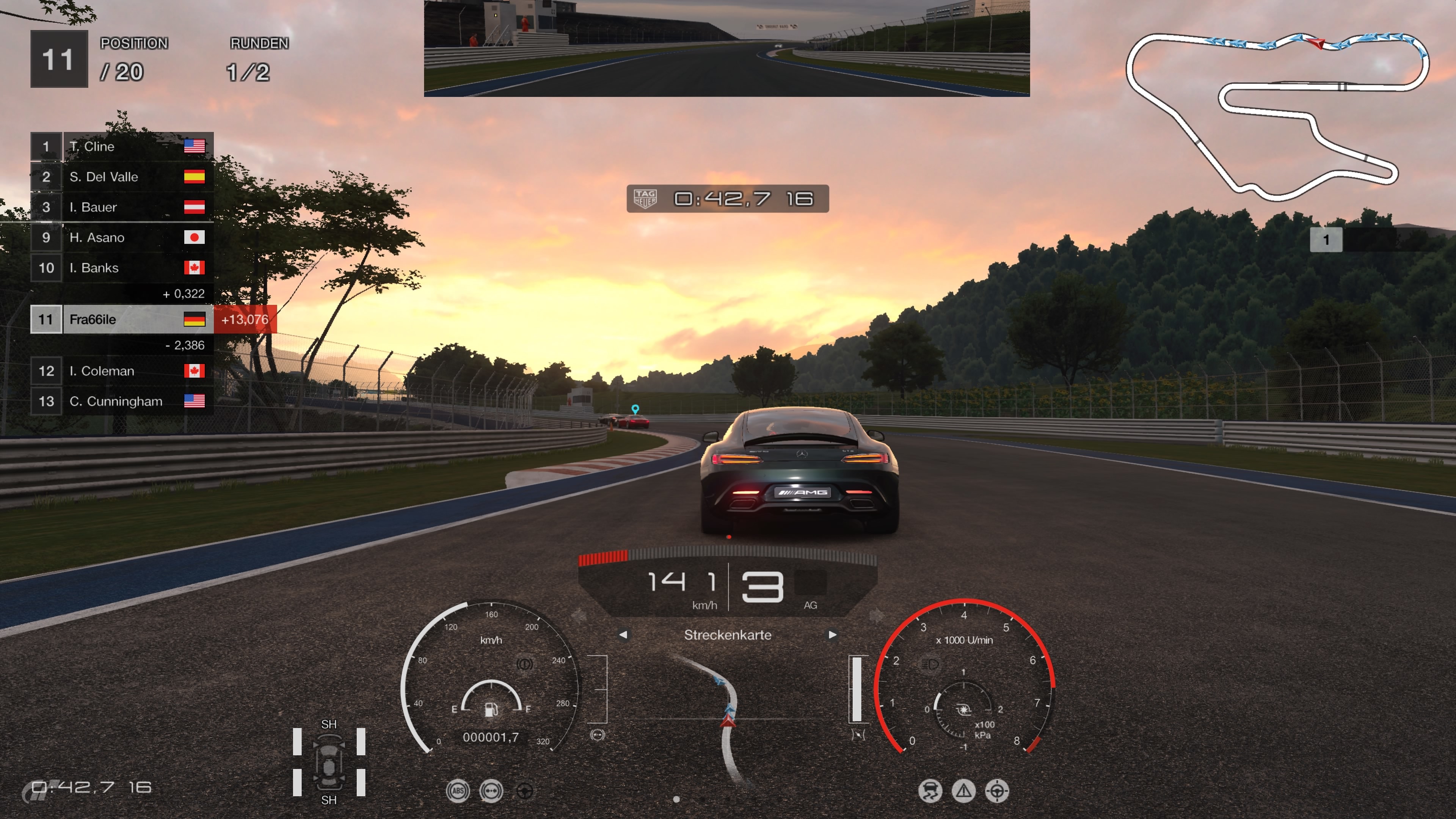Image resolution: width=1456 pixels, height=819 pixels.
Task: Choose S. Del Valle's leaderboard row
Action: 121,177
